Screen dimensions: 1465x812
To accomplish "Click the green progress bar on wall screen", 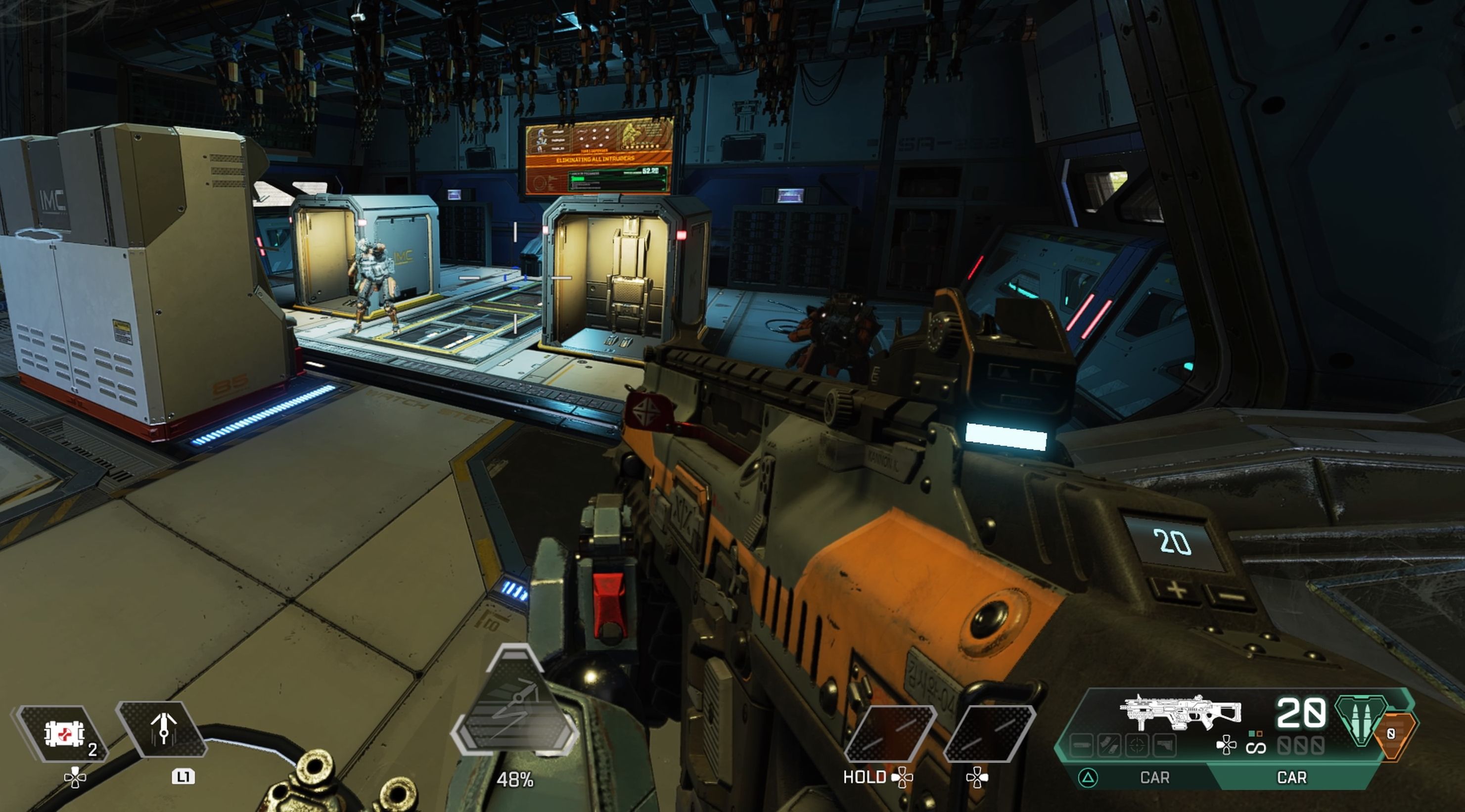I will coord(578,179).
